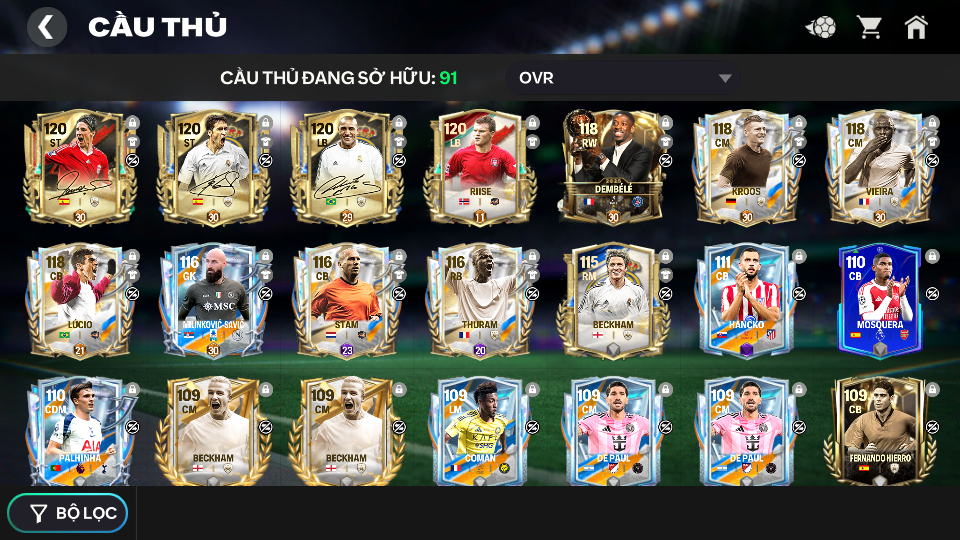Select the Coman player card
This screenshot has width=960, height=540.
(480, 432)
